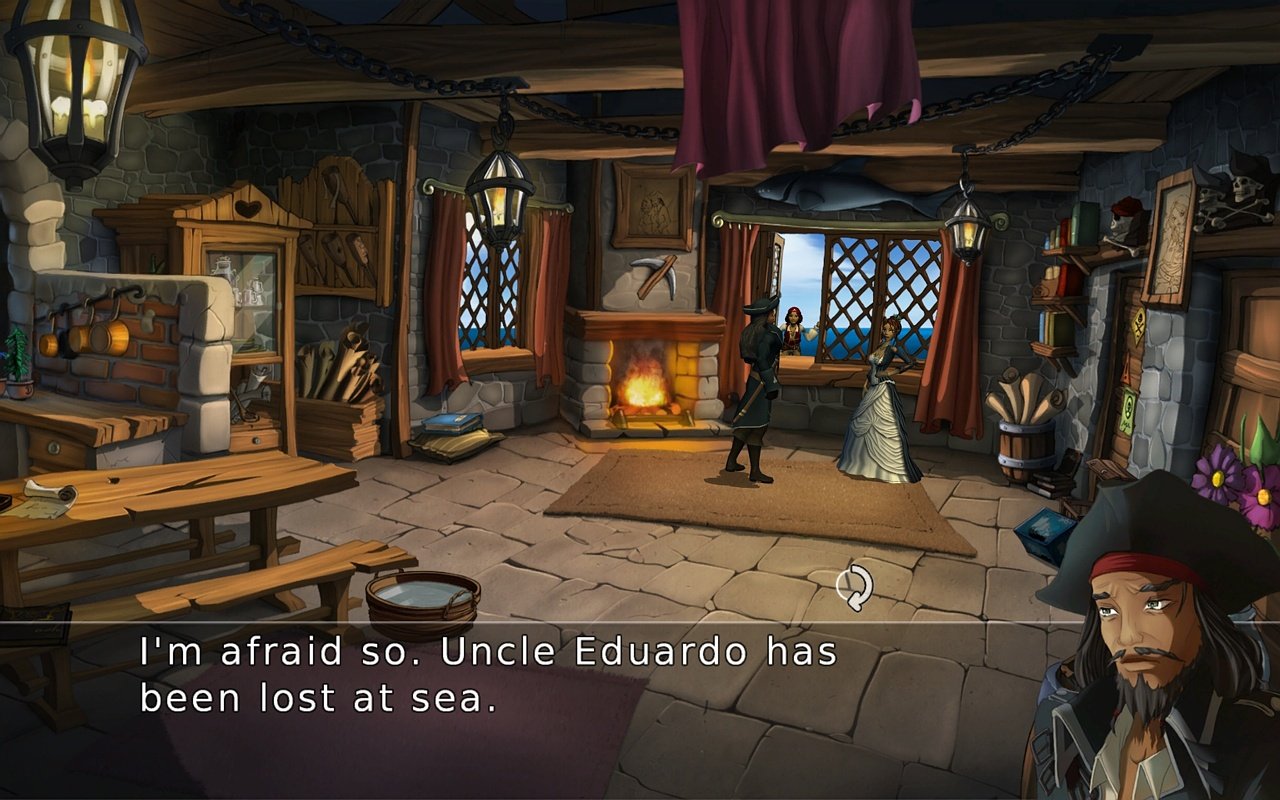Click the skip dialogue arrow icon
1280x800 pixels.
pyautogui.click(x=855, y=585)
